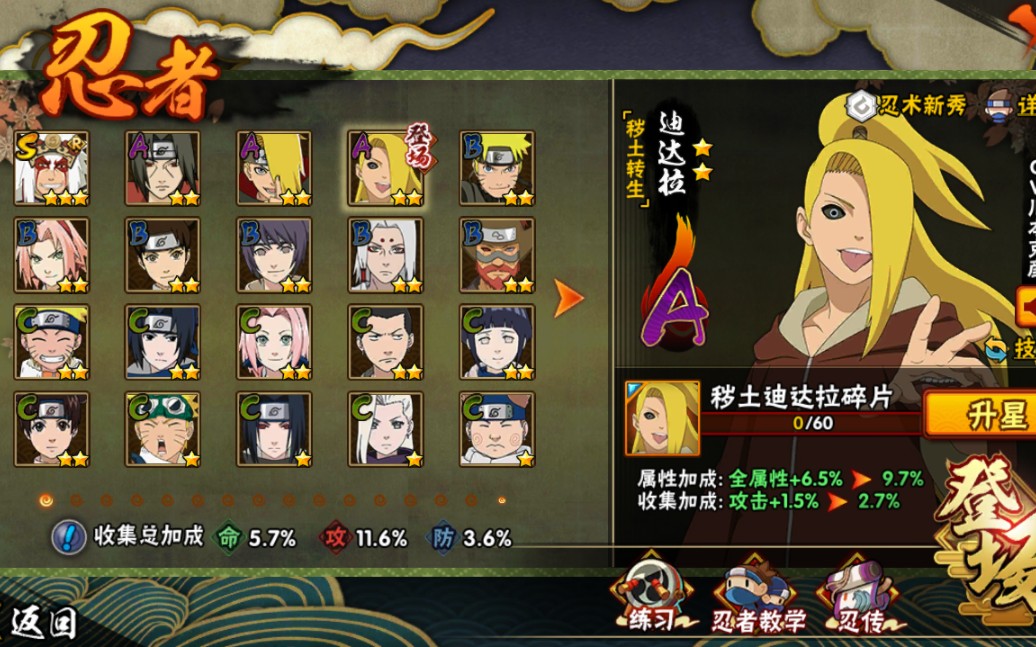Select the S-rank Jiraiya portrait
Screen dimensions: 1036x647
[51, 168]
